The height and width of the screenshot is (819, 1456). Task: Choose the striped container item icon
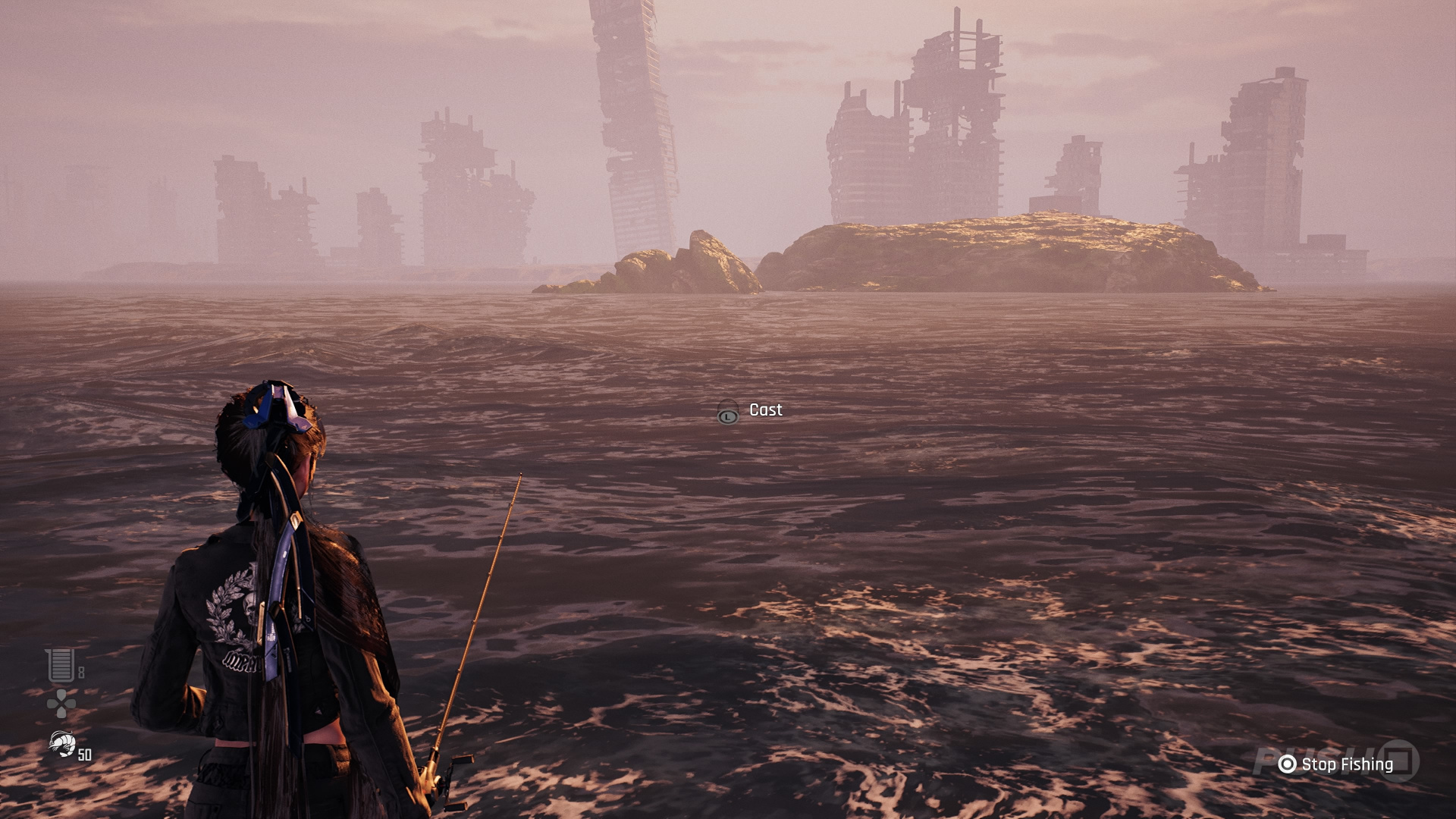(61, 665)
